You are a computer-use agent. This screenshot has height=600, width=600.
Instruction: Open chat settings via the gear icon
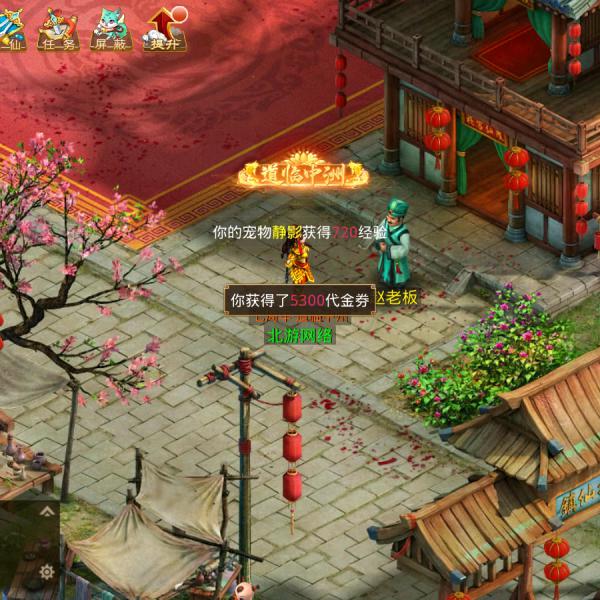tap(46, 572)
